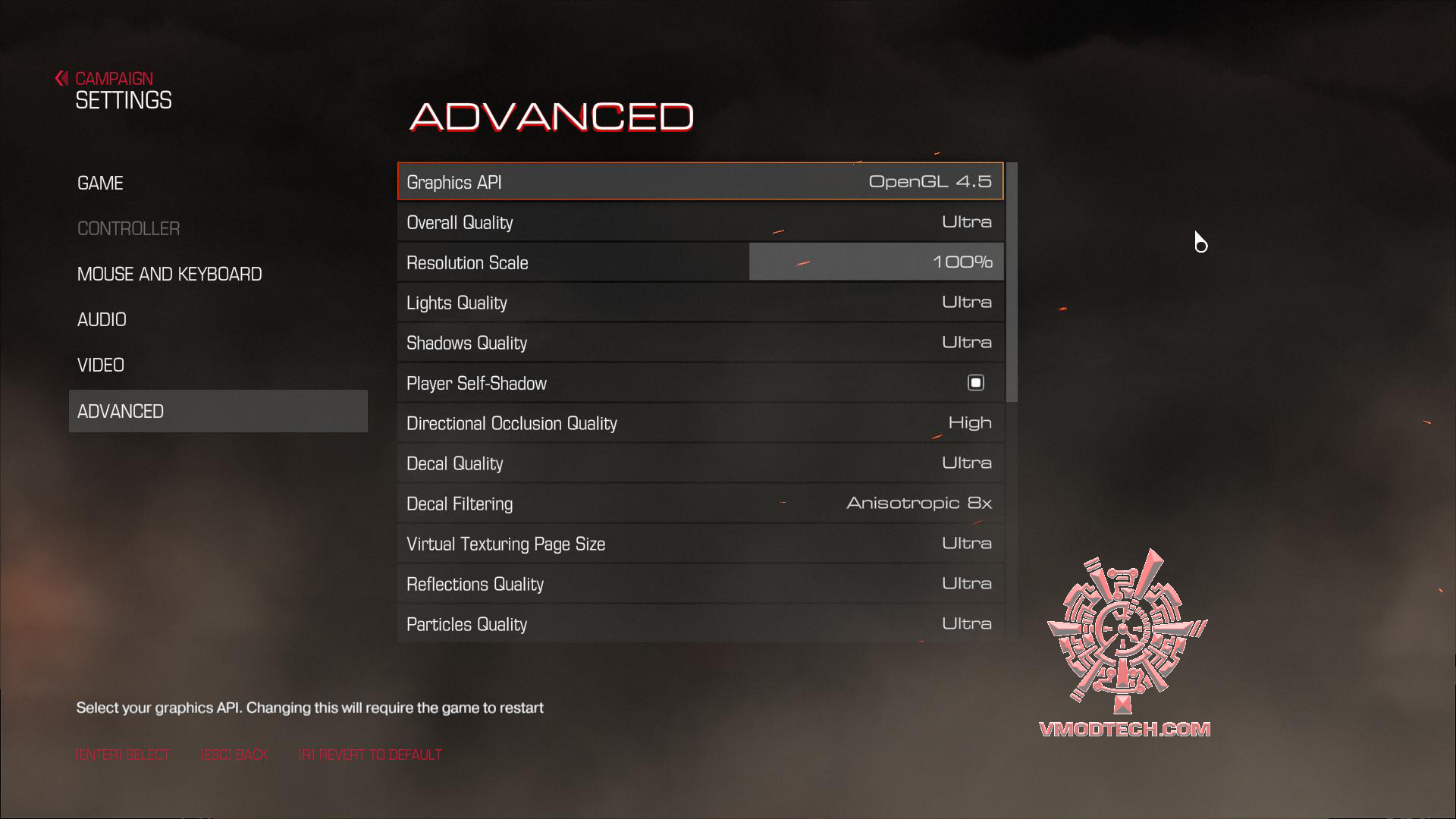Toggle Player Self-Shadow off
Viewport: 1456px width, 819px height.
(977, 383)
